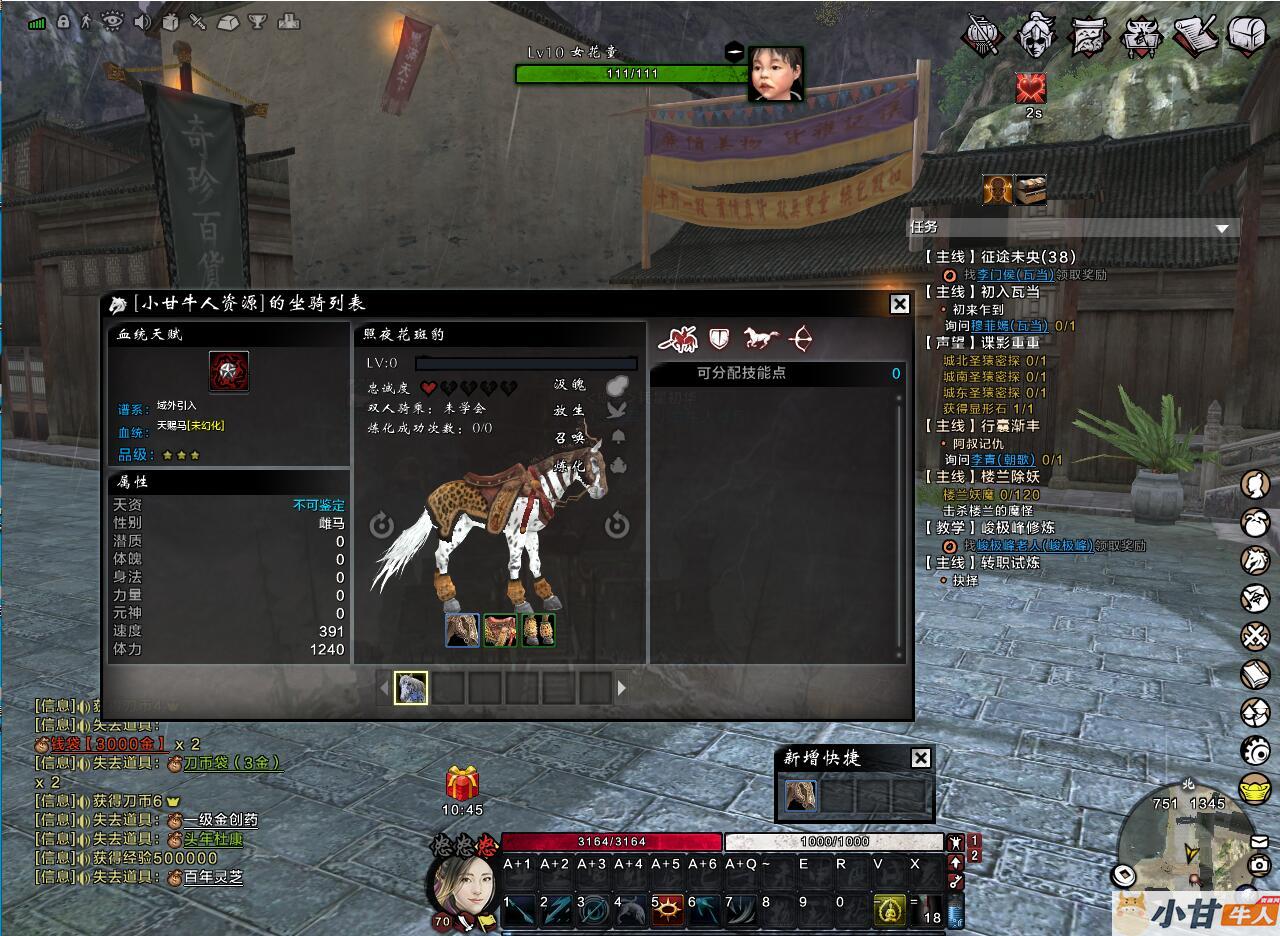1280x936 pixels.
Task: Switch to the shield mount skill tab
Action: (x=719, y=339)
